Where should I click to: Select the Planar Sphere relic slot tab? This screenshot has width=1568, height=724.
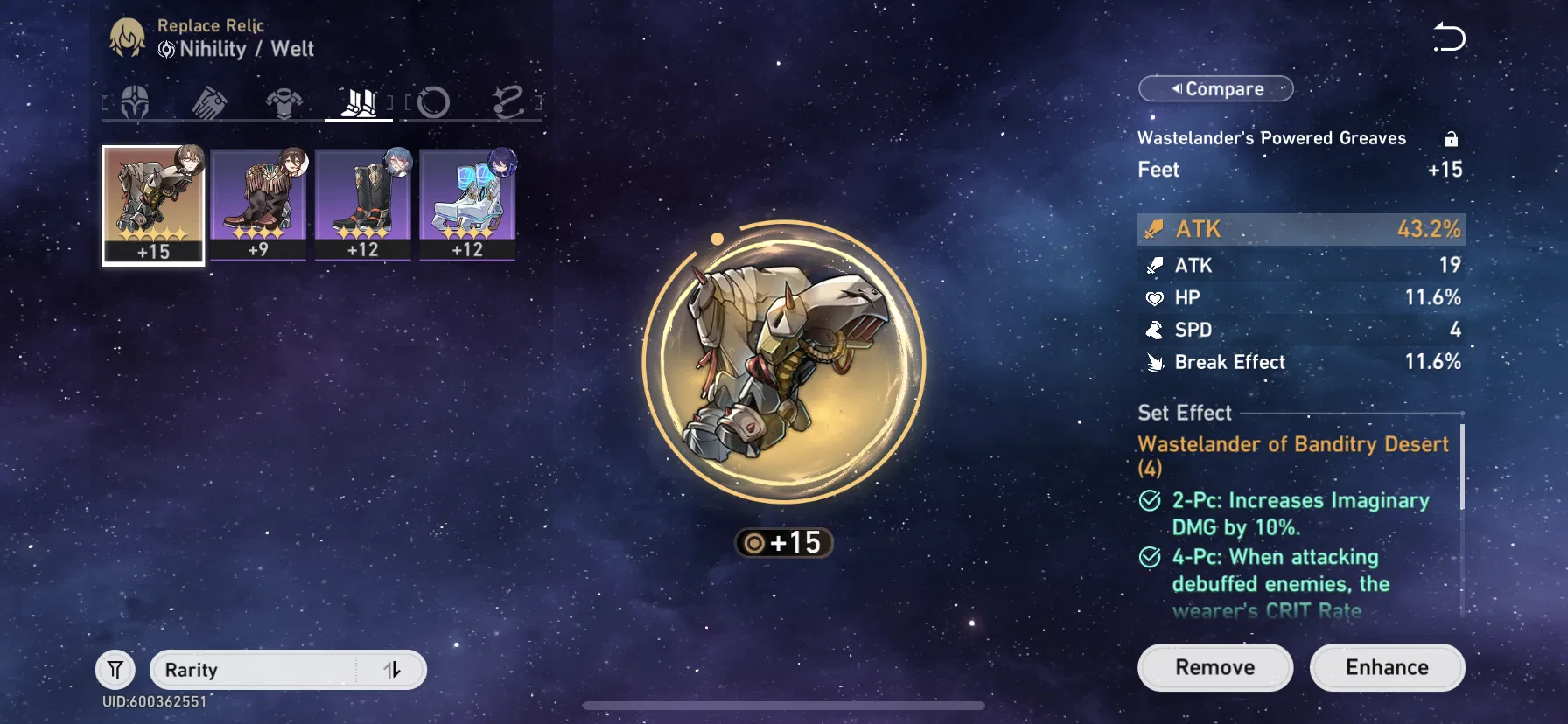tap(432, 103)
